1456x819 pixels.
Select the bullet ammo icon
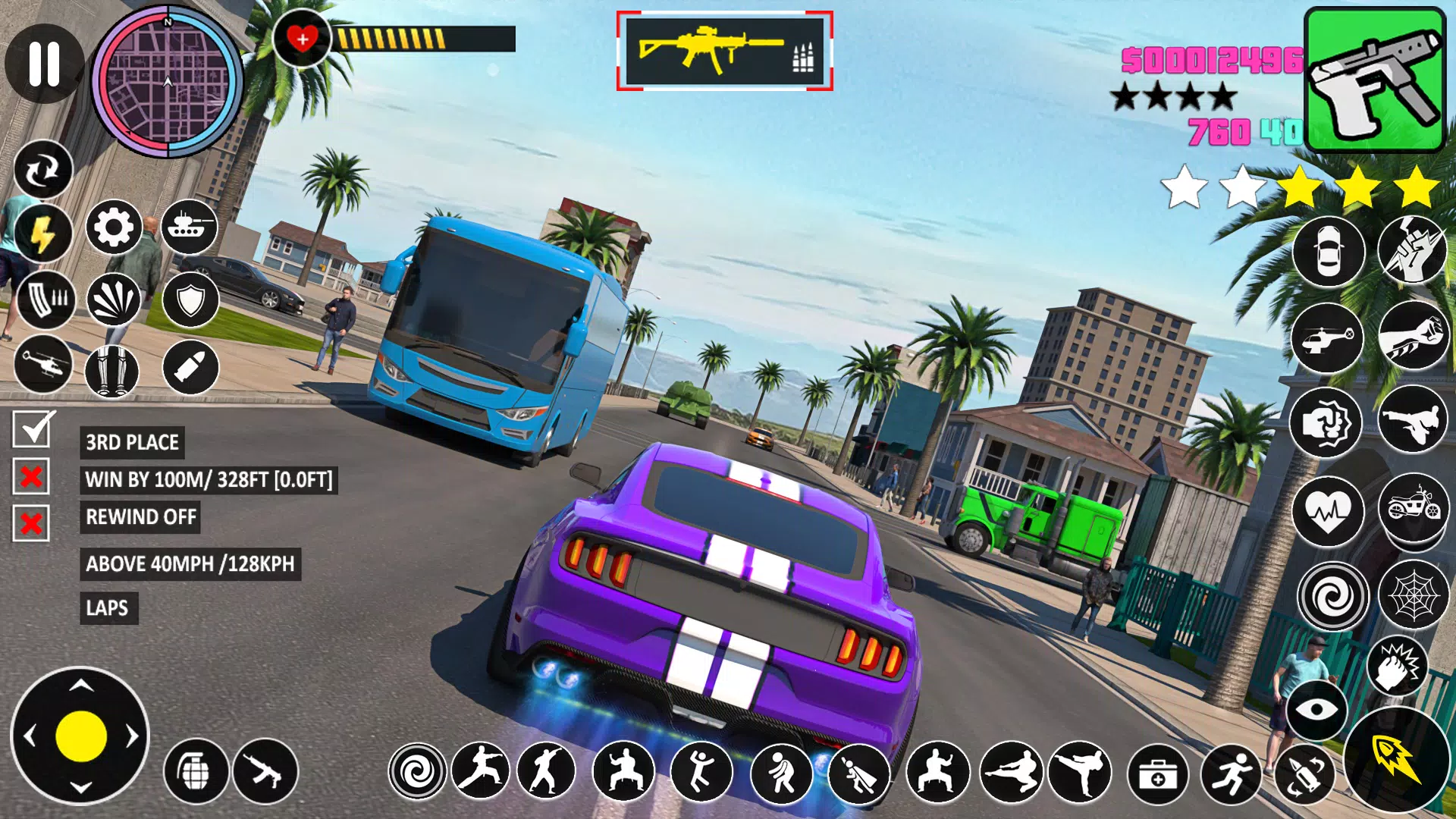pos(190,368)
